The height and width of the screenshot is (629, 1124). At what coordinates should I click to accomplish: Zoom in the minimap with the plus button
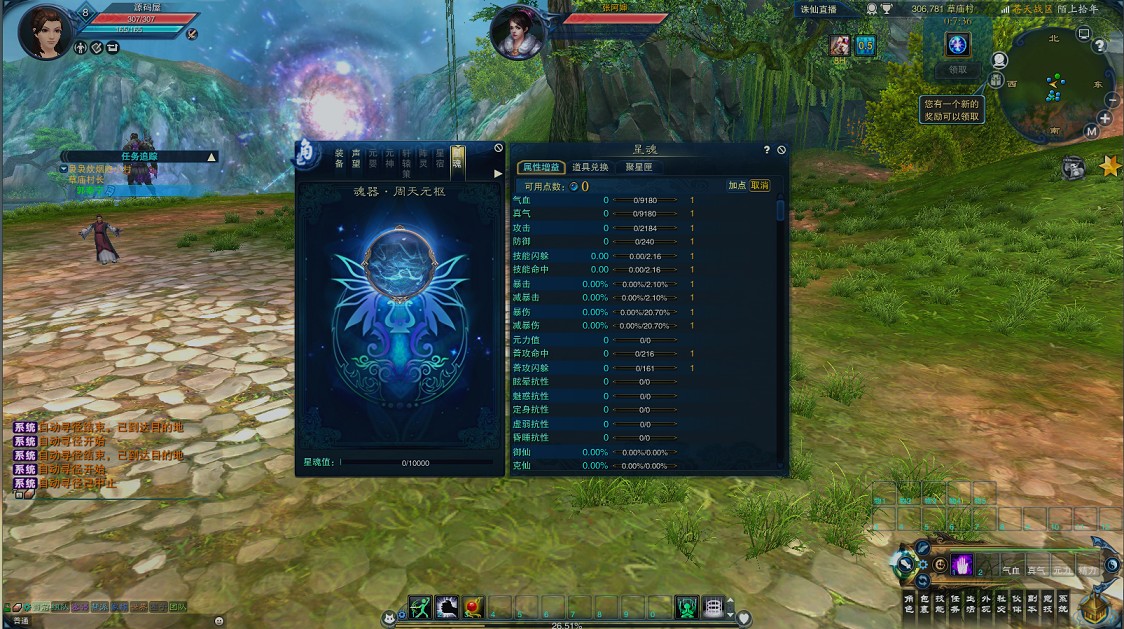pyautogui.click(x=1104, y=118)
